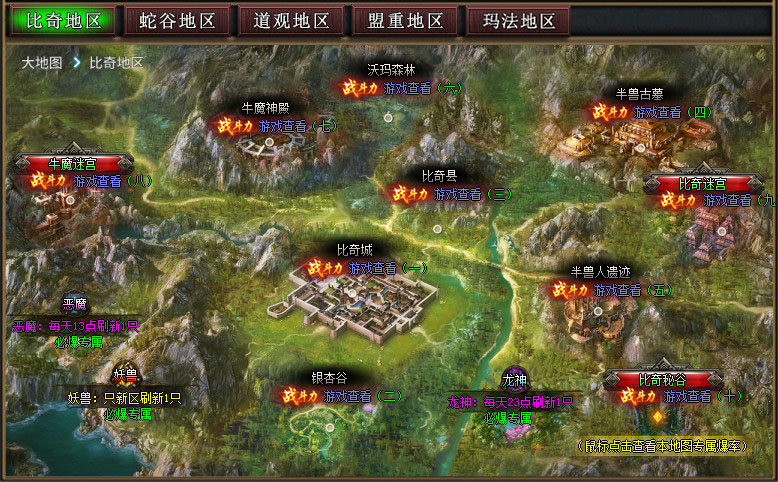Screen dimensions: 778x482
Task: Choose 半兽人遗迹 map location
Action: (600, 271)
